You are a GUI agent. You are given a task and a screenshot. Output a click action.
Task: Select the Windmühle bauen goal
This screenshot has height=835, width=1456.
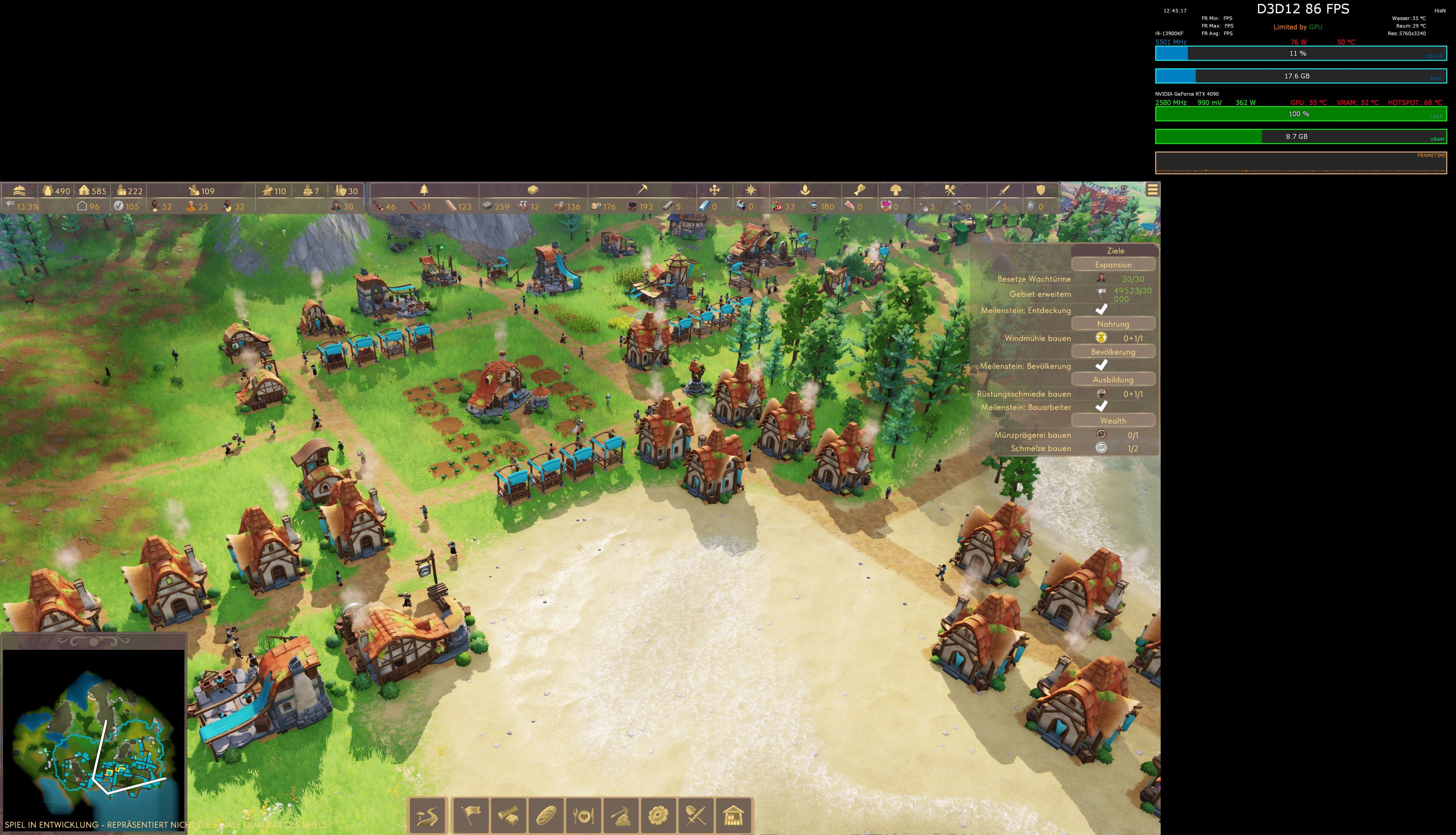click(x=1038, y=338)
